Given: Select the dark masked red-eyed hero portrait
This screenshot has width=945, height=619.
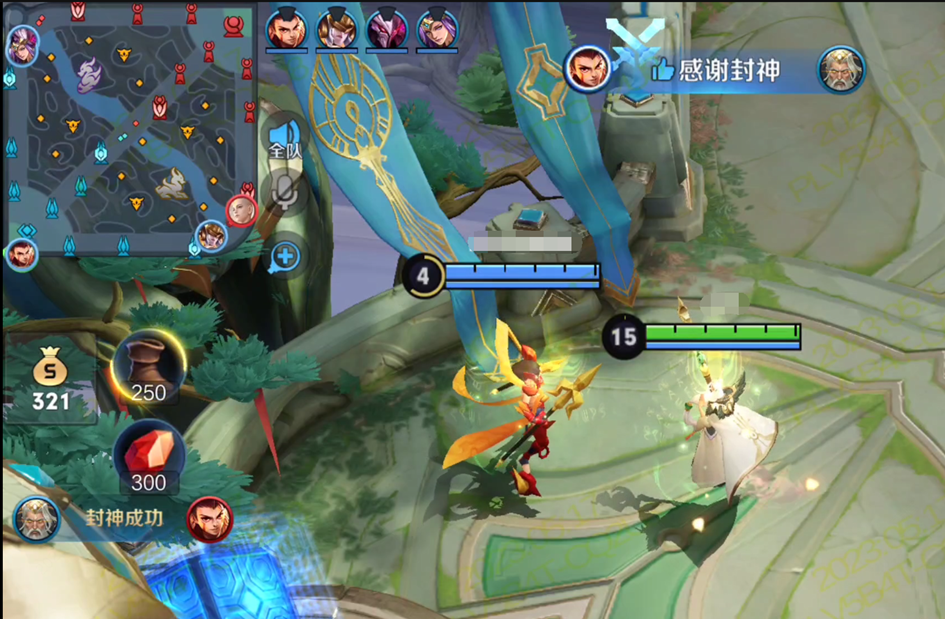Looking at the screenshot, I should (x=386, y=29).
